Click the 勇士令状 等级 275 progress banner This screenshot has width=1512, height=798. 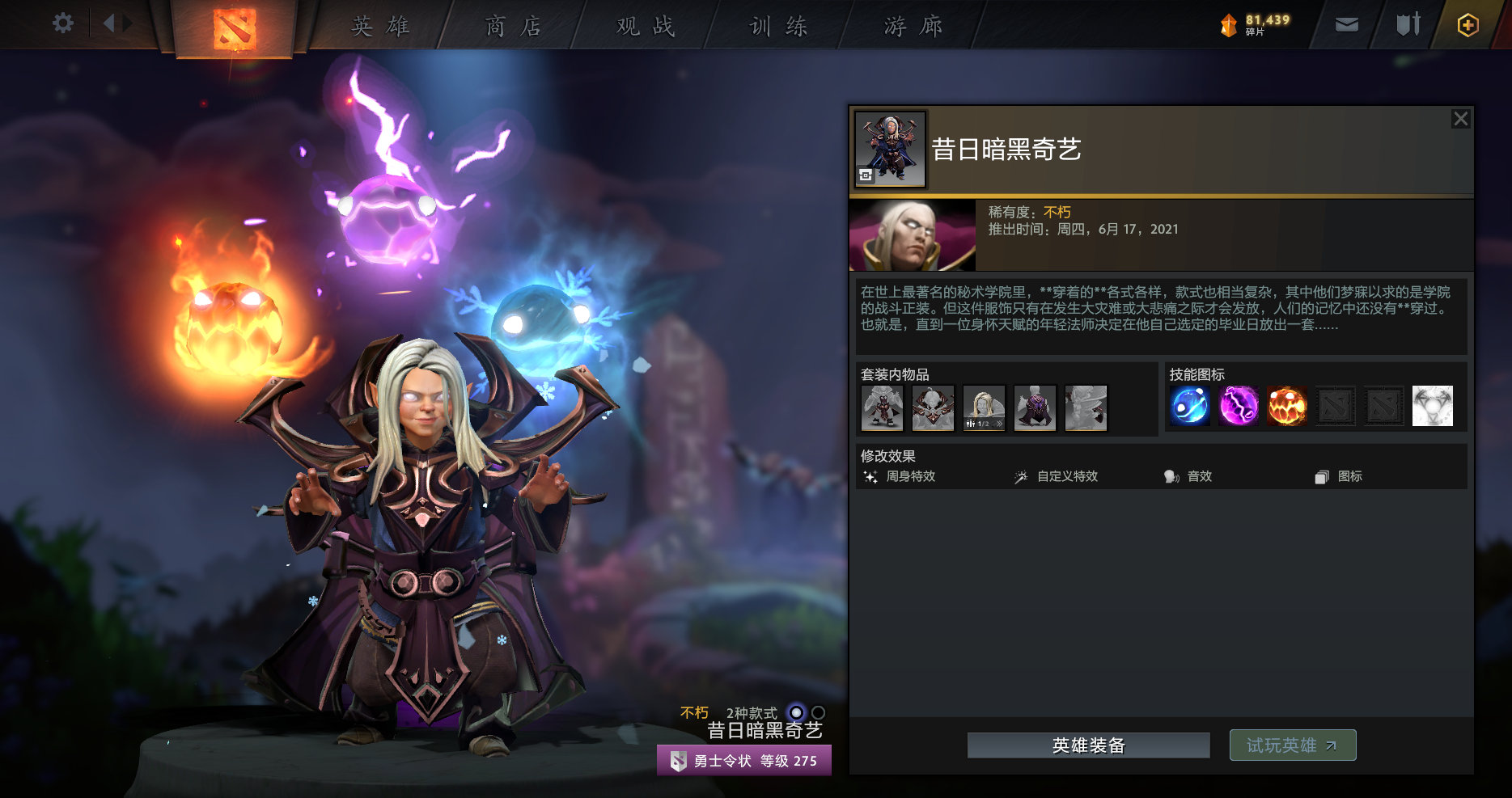pyautogui.click(x=743, y=759)
